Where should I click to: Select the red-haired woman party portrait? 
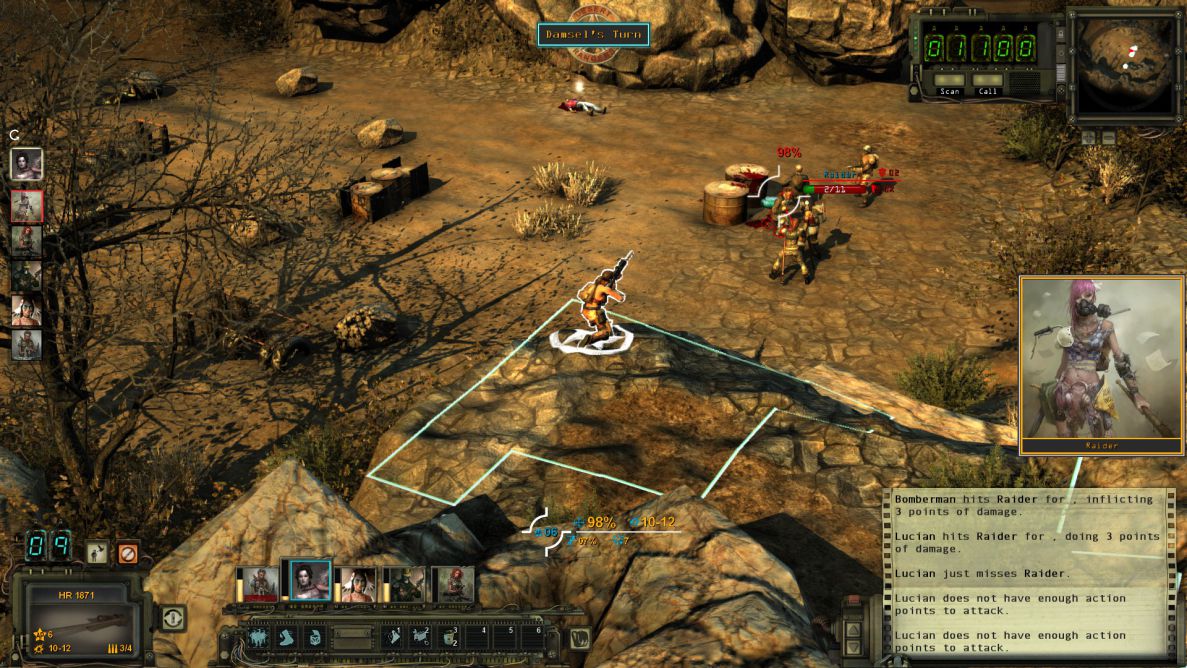click(x=452, y=585)
